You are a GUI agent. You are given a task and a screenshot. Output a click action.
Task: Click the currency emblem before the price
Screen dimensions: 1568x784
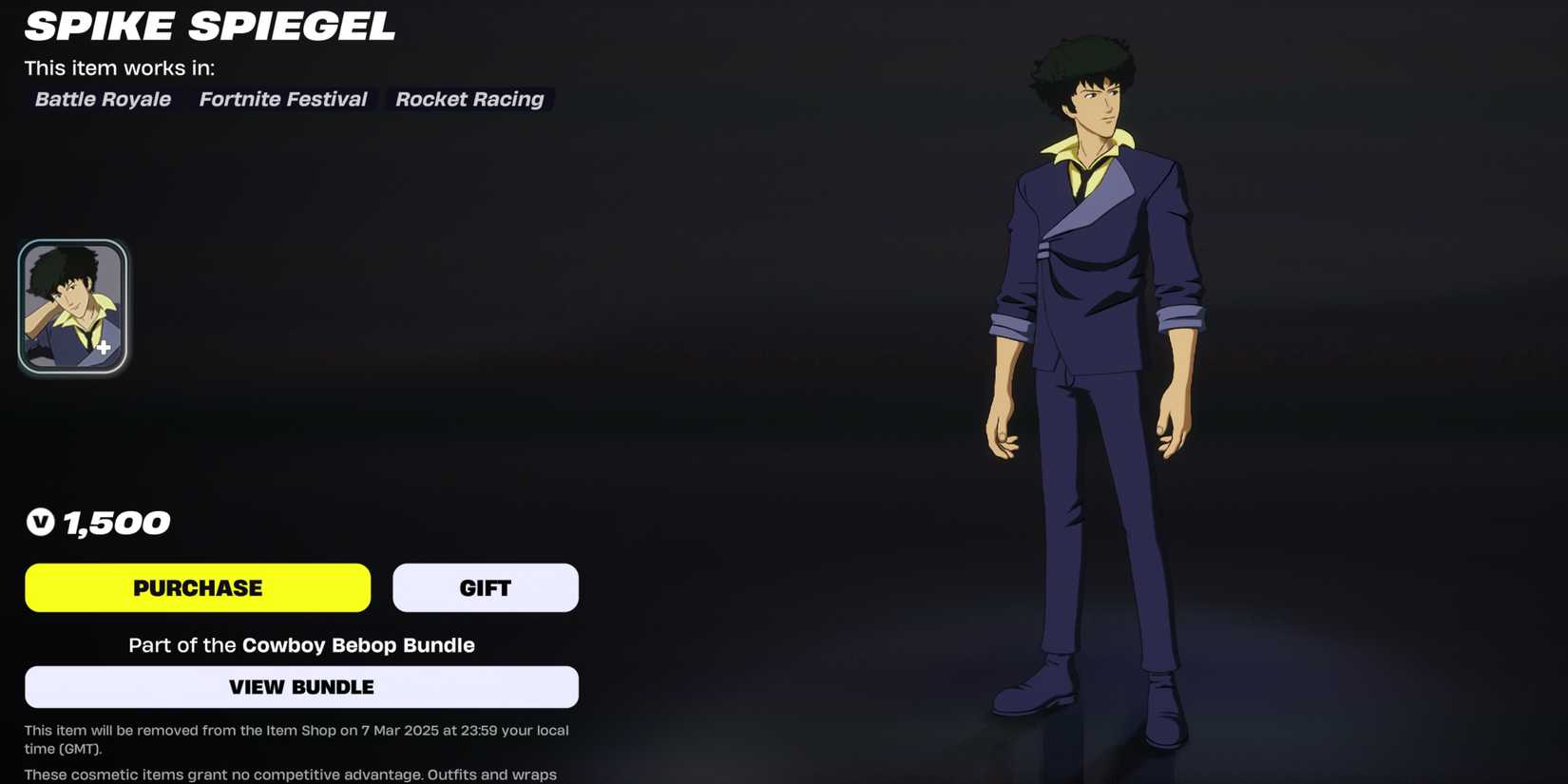pyautogui.click(x=40, y=522)
